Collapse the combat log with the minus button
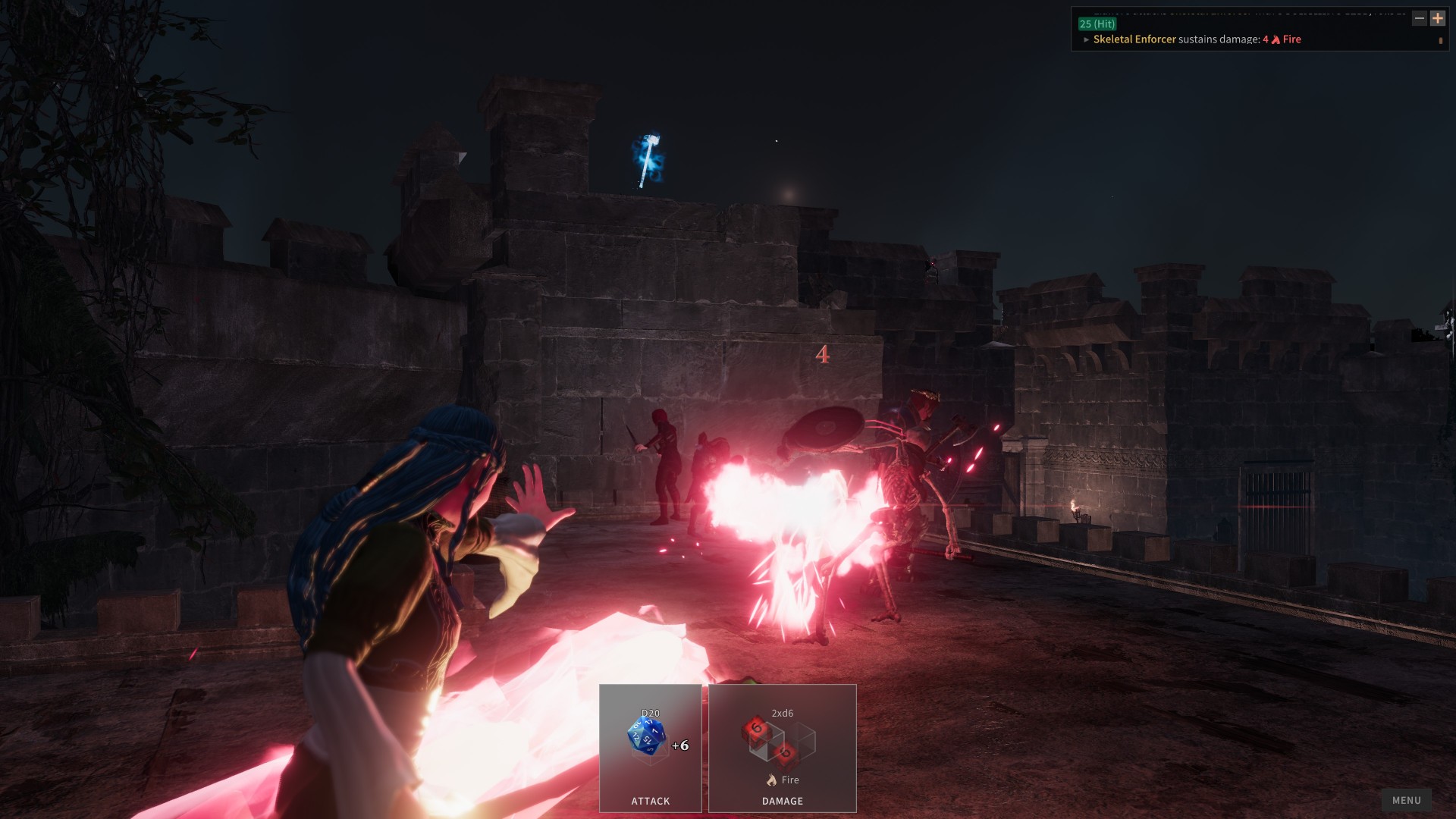1456x819 pixels. pyautogui.click(x=1420, y=18)
